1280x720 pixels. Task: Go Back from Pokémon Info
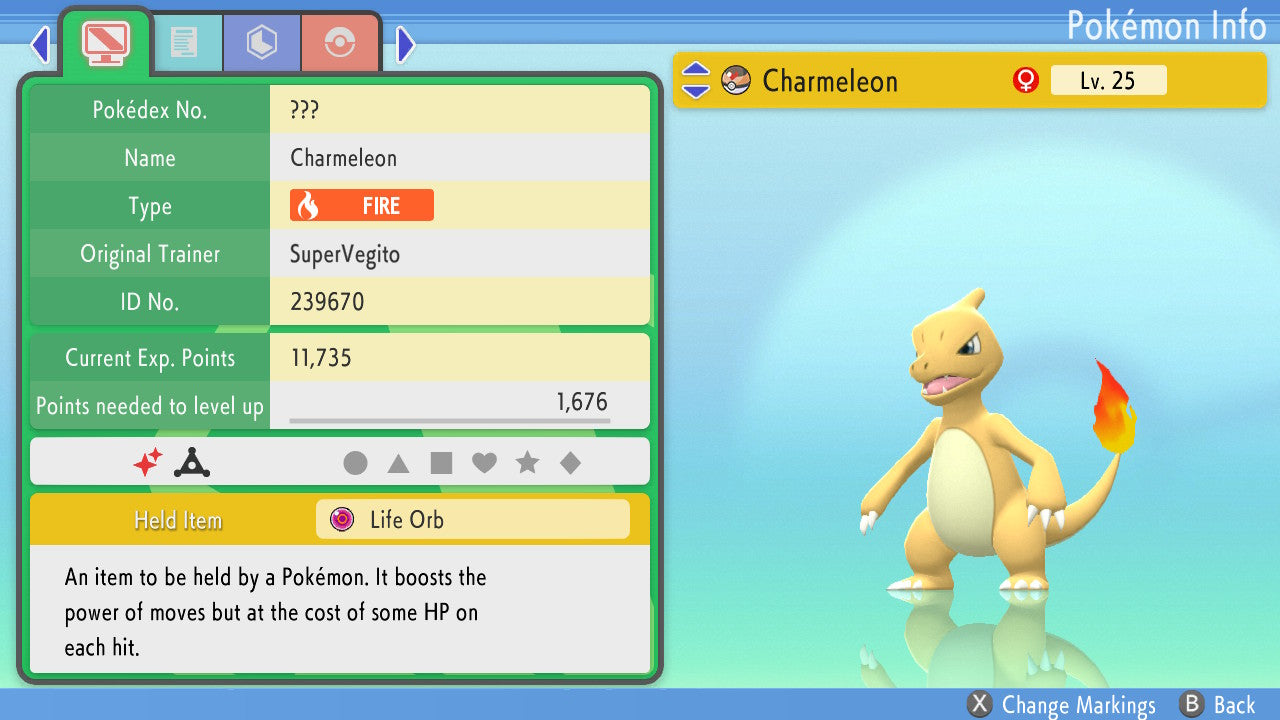[1218, 705]
